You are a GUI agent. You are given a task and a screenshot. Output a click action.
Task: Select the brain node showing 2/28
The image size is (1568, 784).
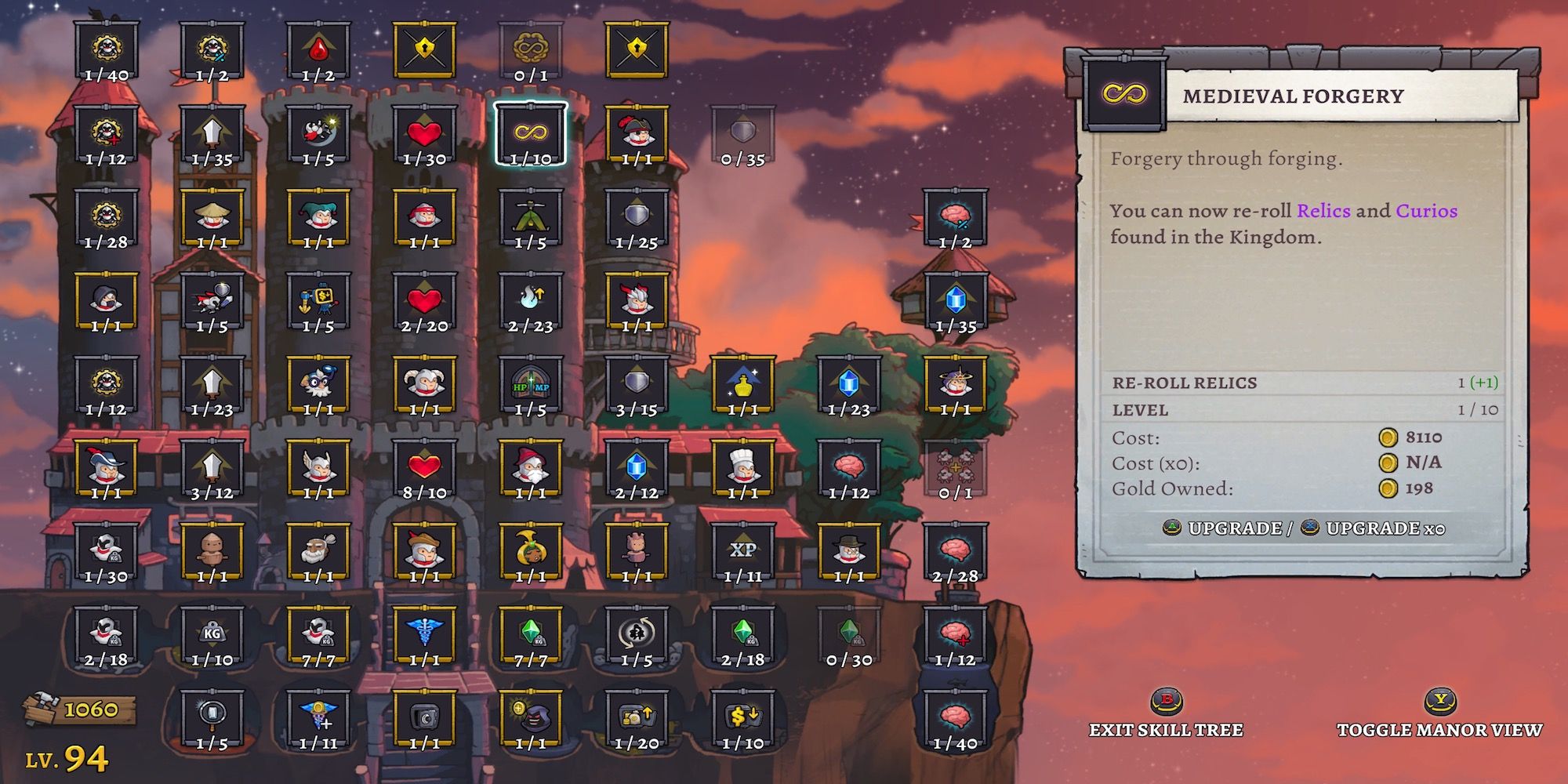point(954,551)
